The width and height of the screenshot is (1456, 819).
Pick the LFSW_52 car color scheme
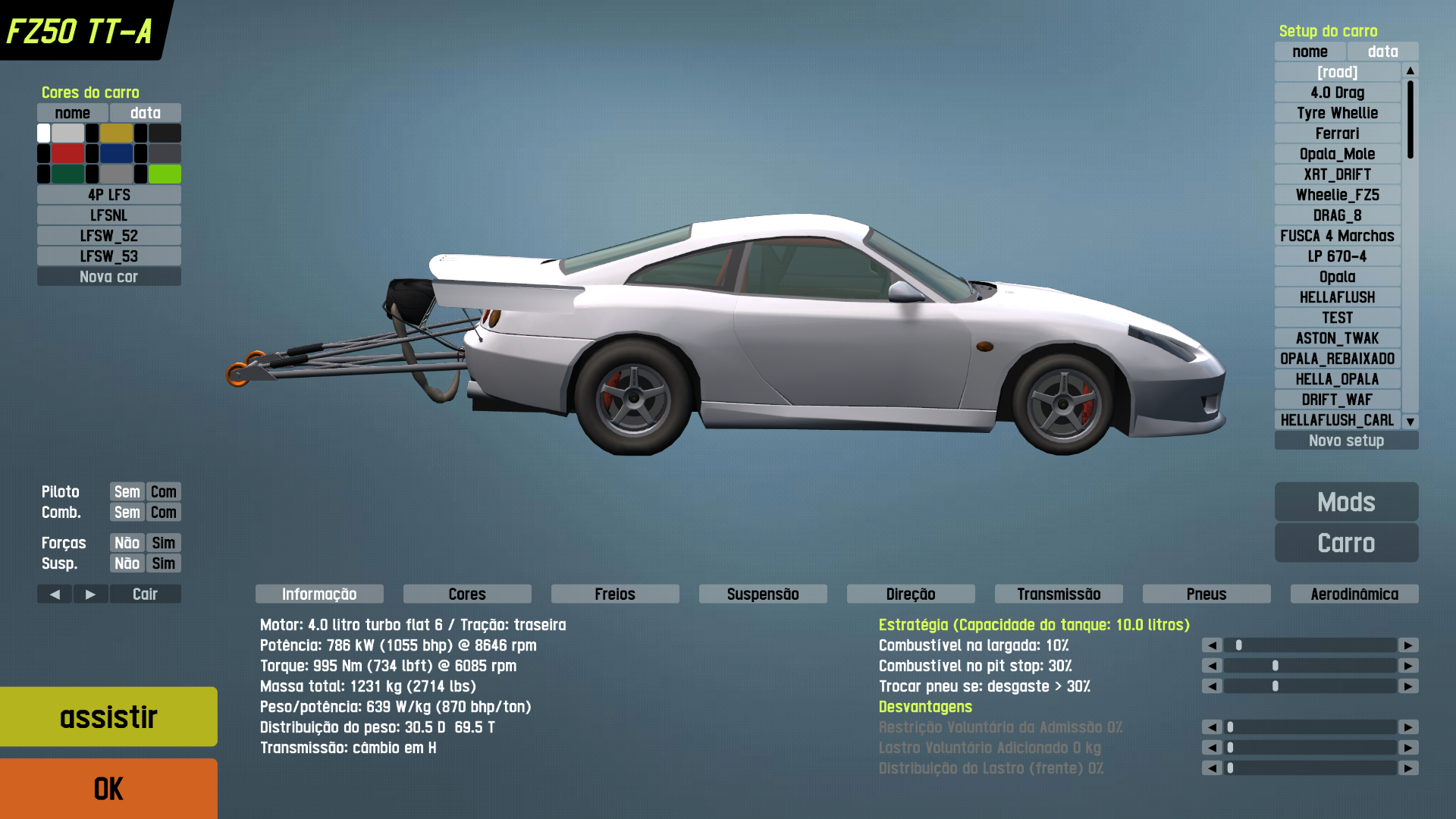108,236
